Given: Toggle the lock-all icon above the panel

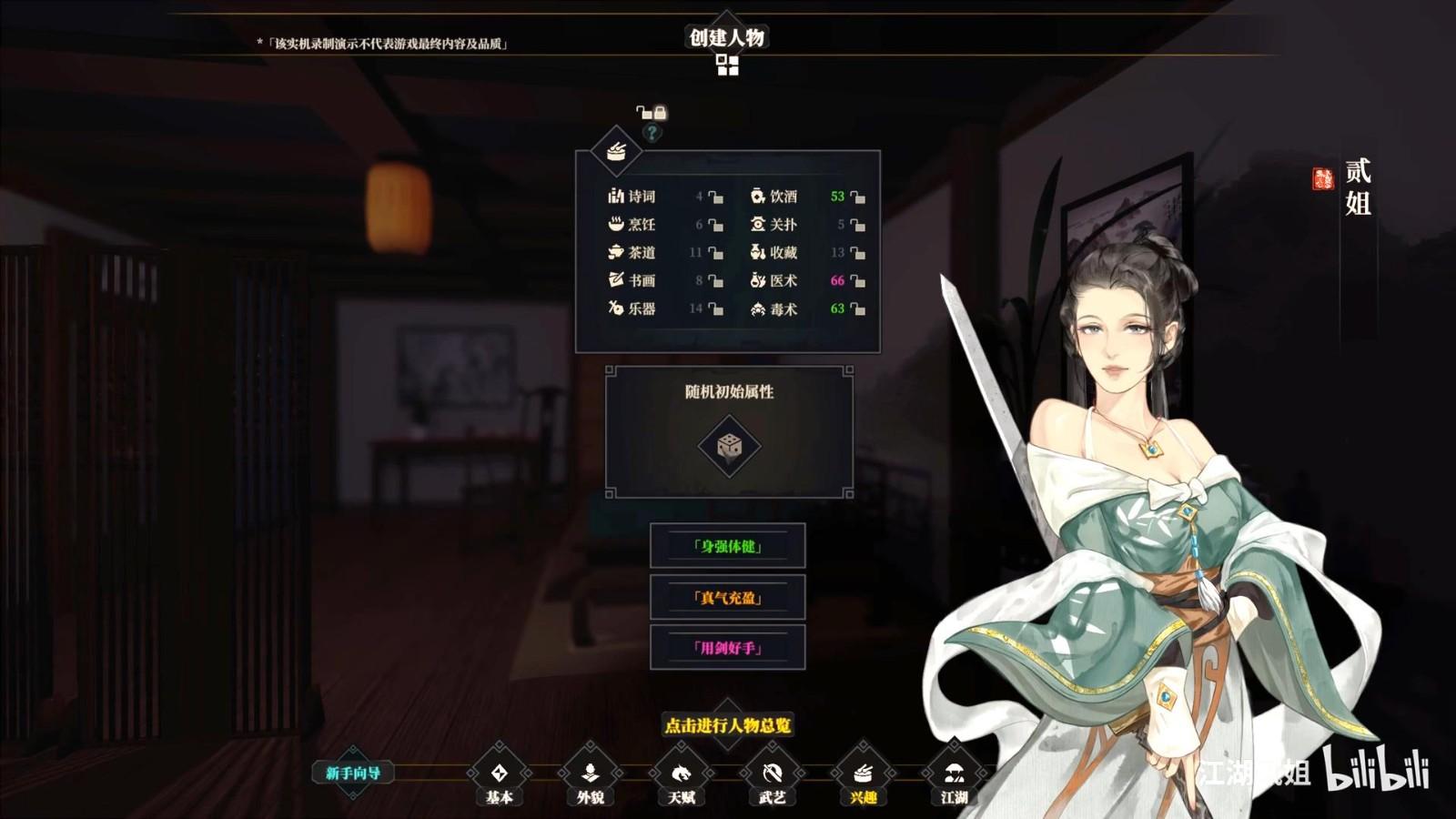Looking at the screenshot, I should 652,113.
